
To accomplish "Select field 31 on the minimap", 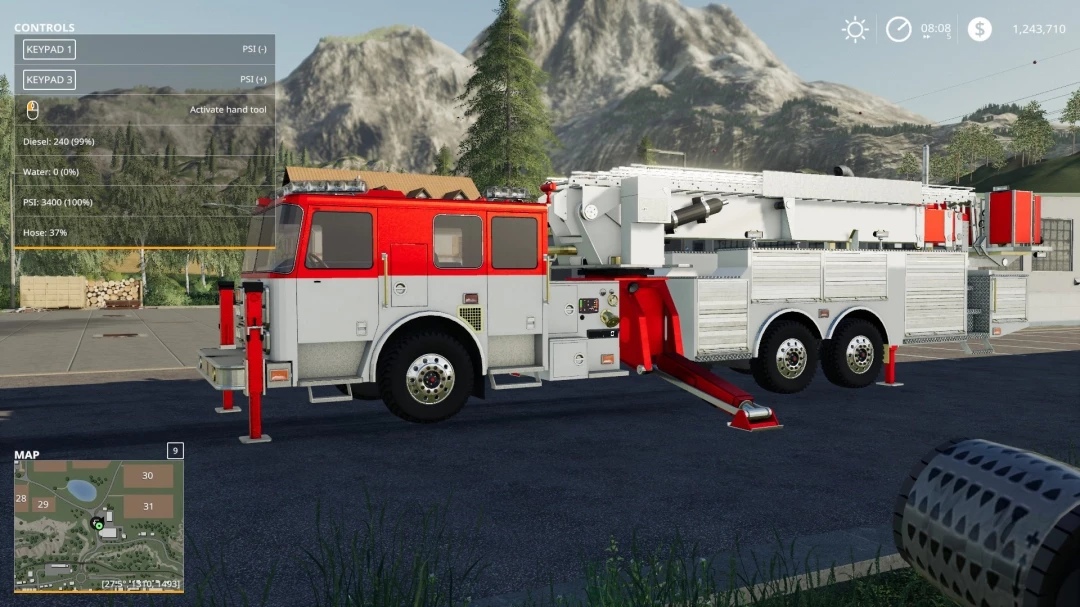I will click(148, 506).
